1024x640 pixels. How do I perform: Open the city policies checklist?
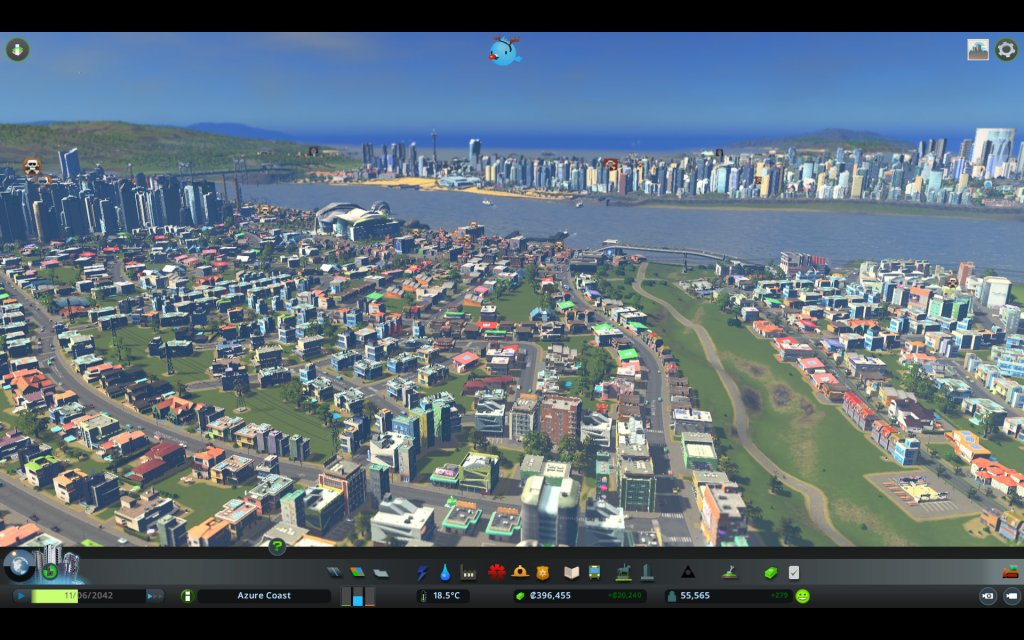click(794, 573)
